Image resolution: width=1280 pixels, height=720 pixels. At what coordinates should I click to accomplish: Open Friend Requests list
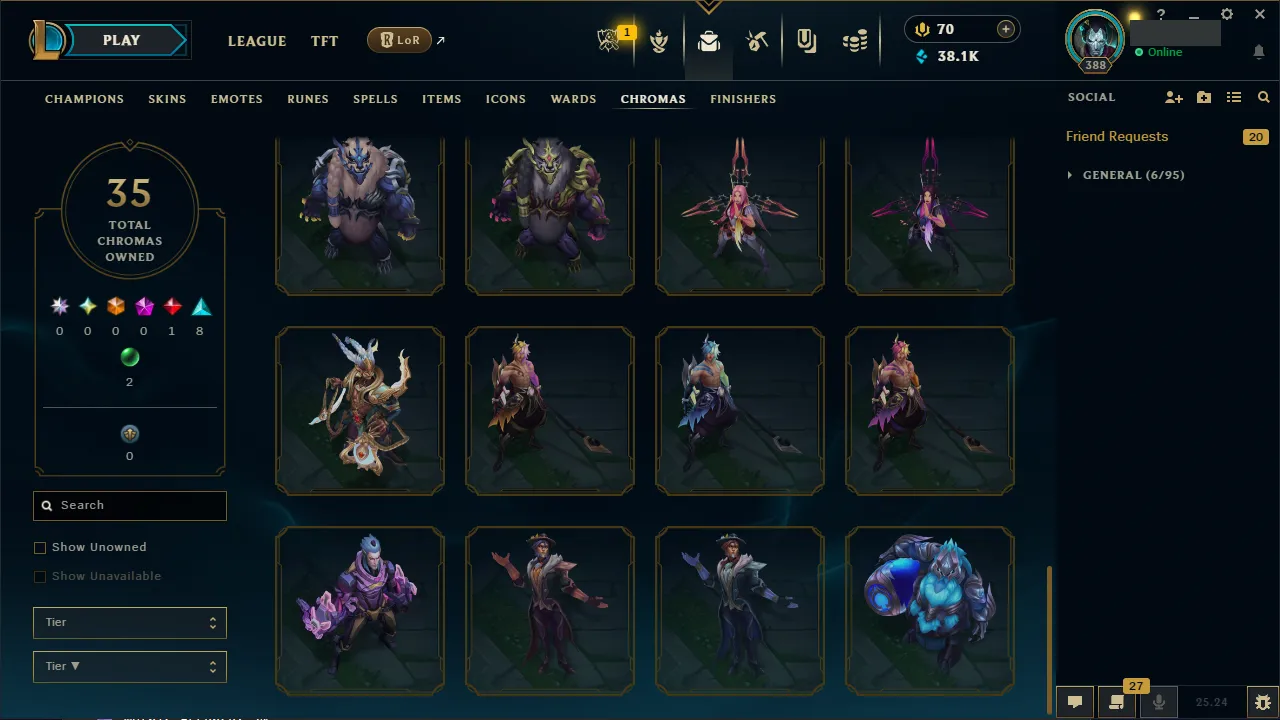coord(1116,136)
